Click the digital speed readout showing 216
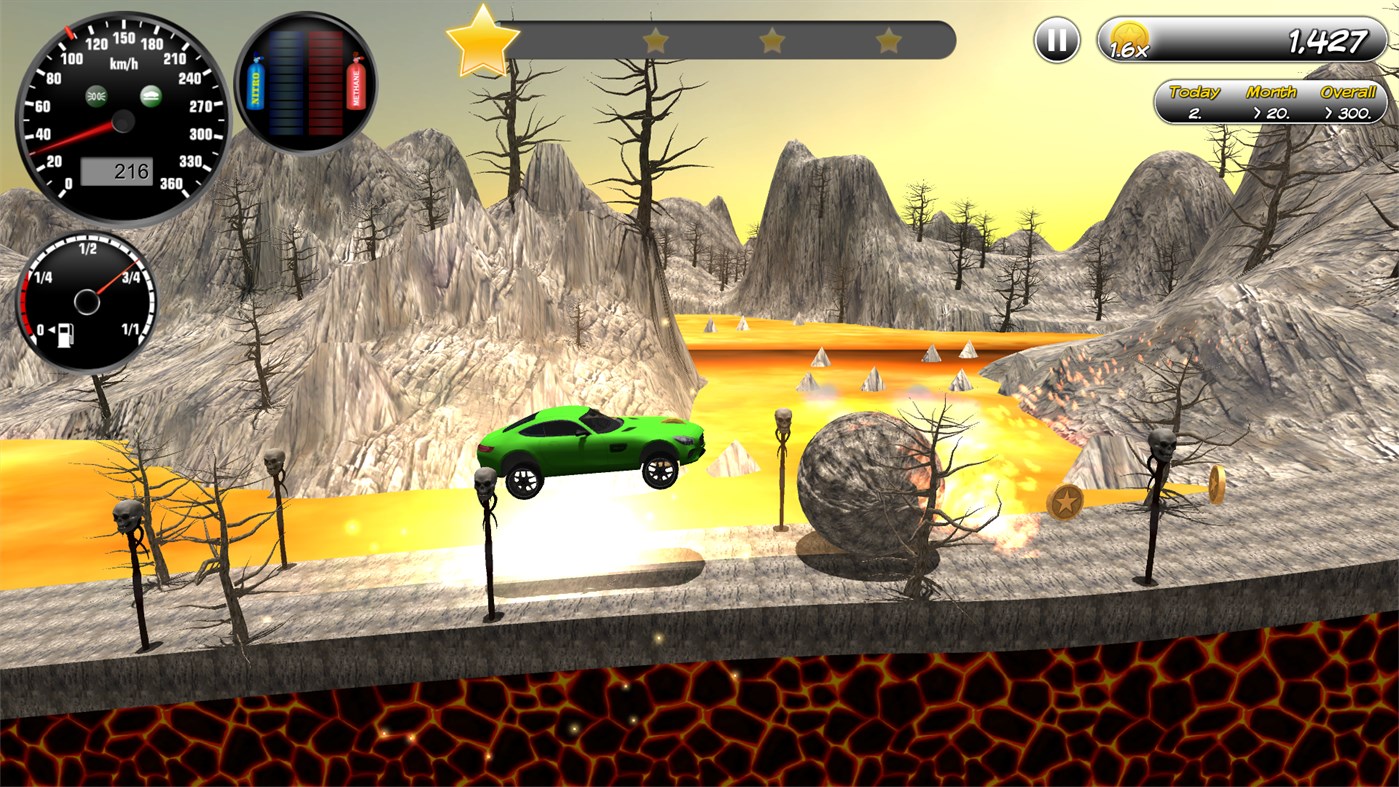Viewport: 1399px width, 787px height. point(117,170)
